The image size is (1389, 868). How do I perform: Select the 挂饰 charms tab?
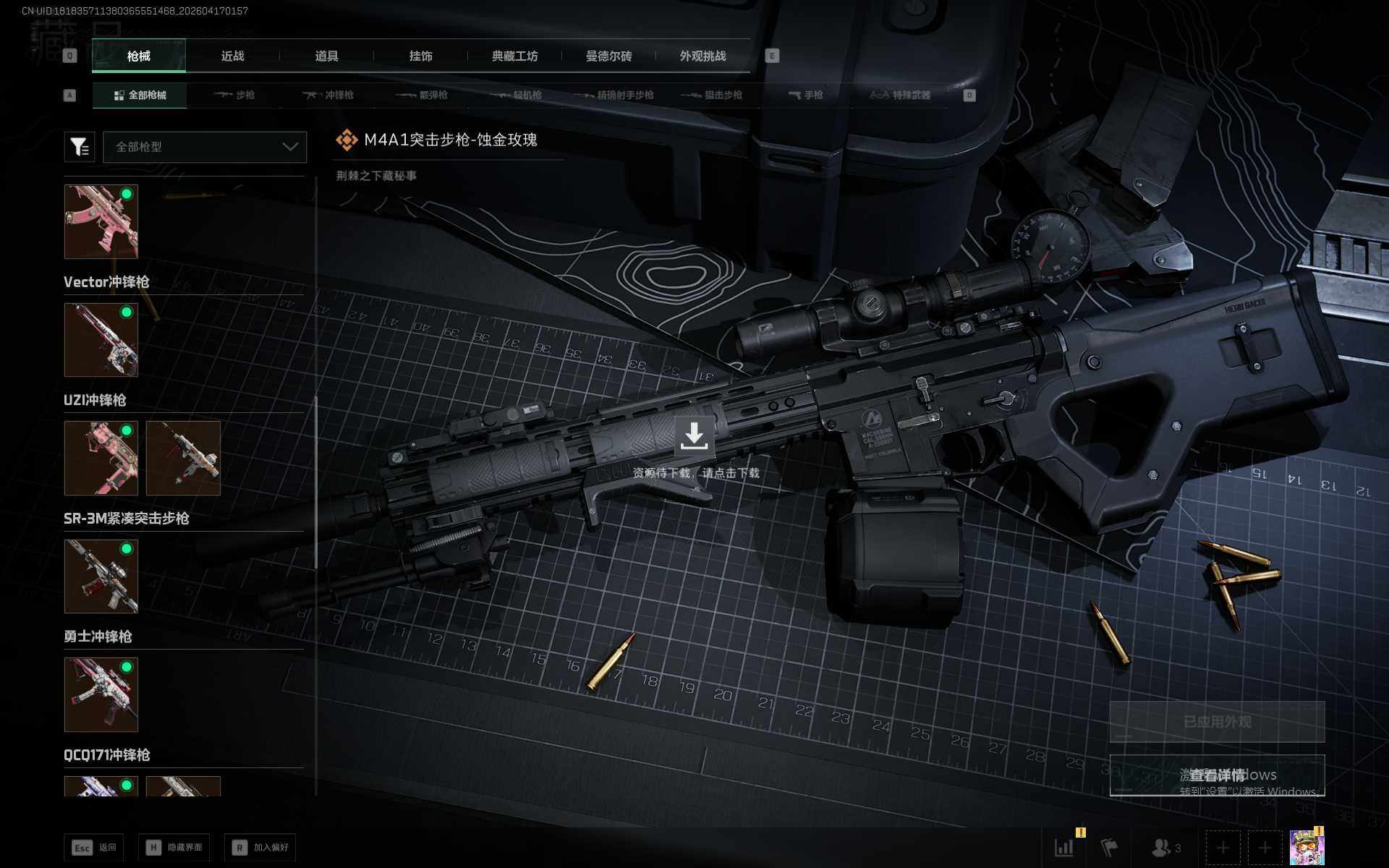[420, 56]
